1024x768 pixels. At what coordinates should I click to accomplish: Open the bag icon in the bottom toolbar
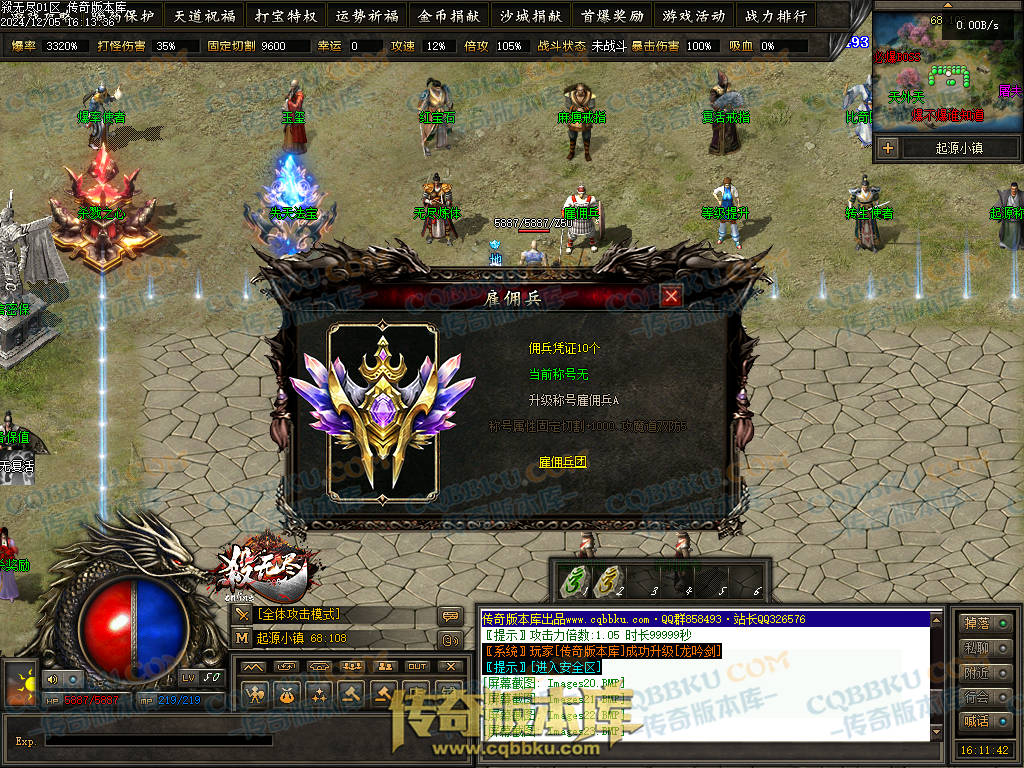tap(286, 694)
